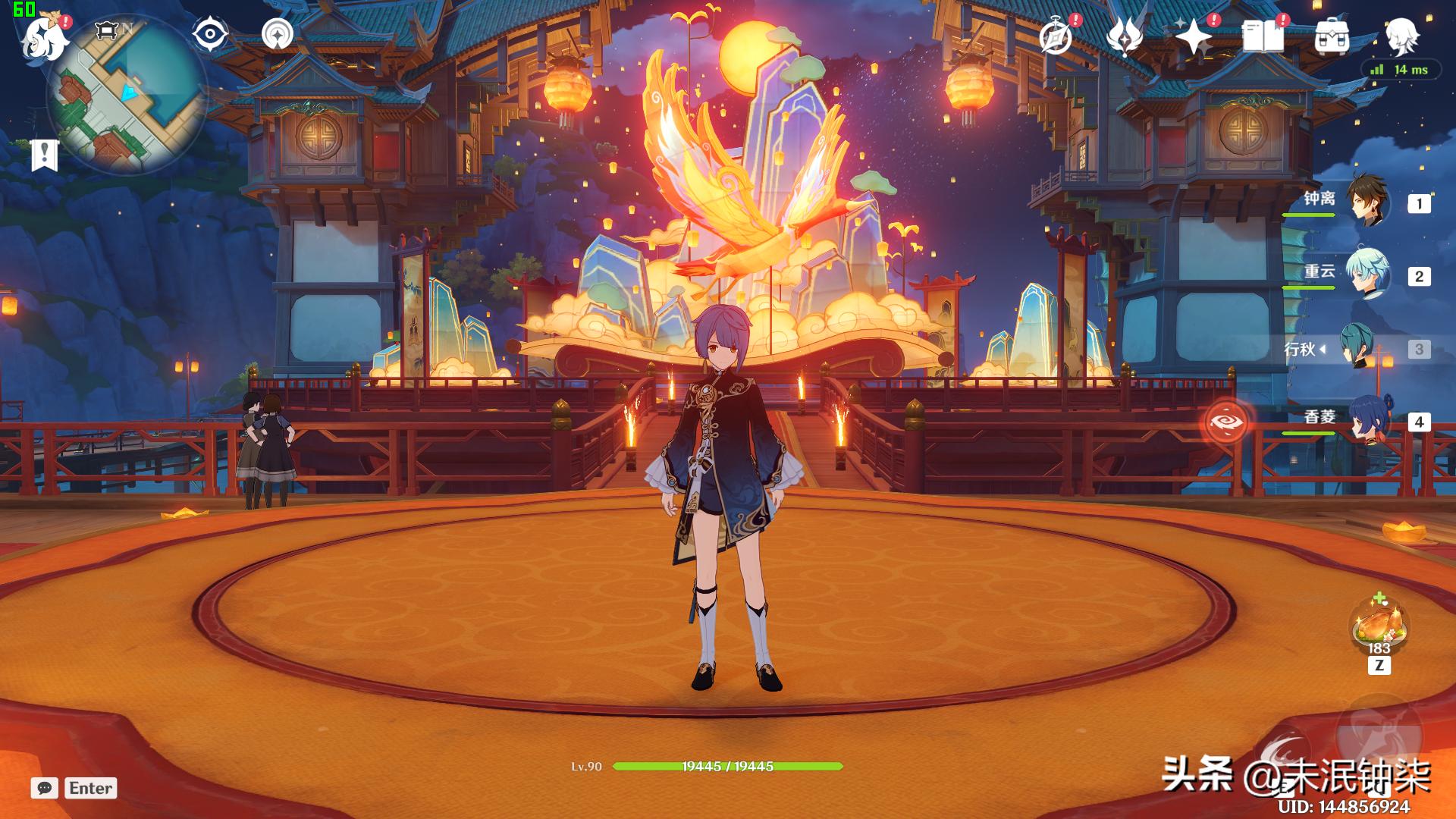This screenshot has height=819, width=1456.
Task: Click the quest exclamation marker icon
Action: pyautogui.click(x=44, y=155)
